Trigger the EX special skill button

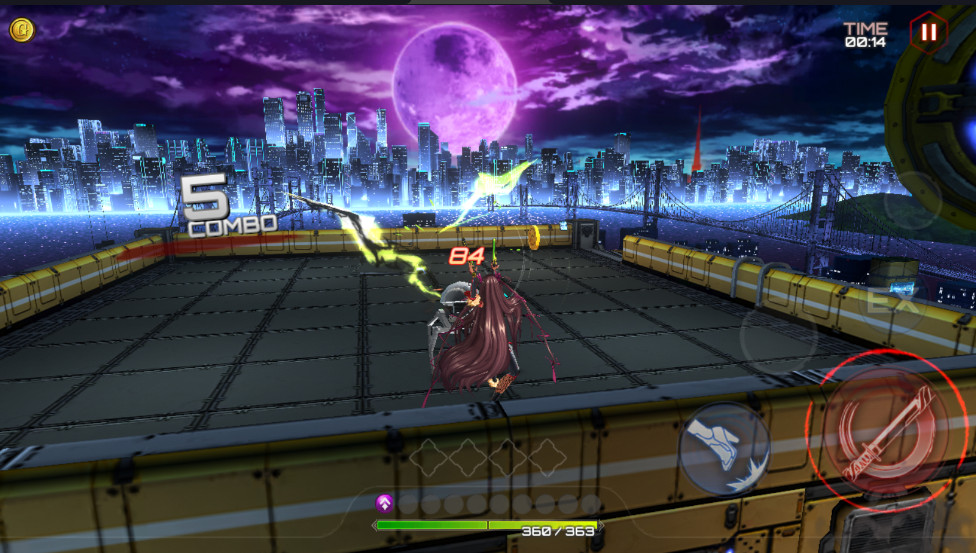coord(879,301)
